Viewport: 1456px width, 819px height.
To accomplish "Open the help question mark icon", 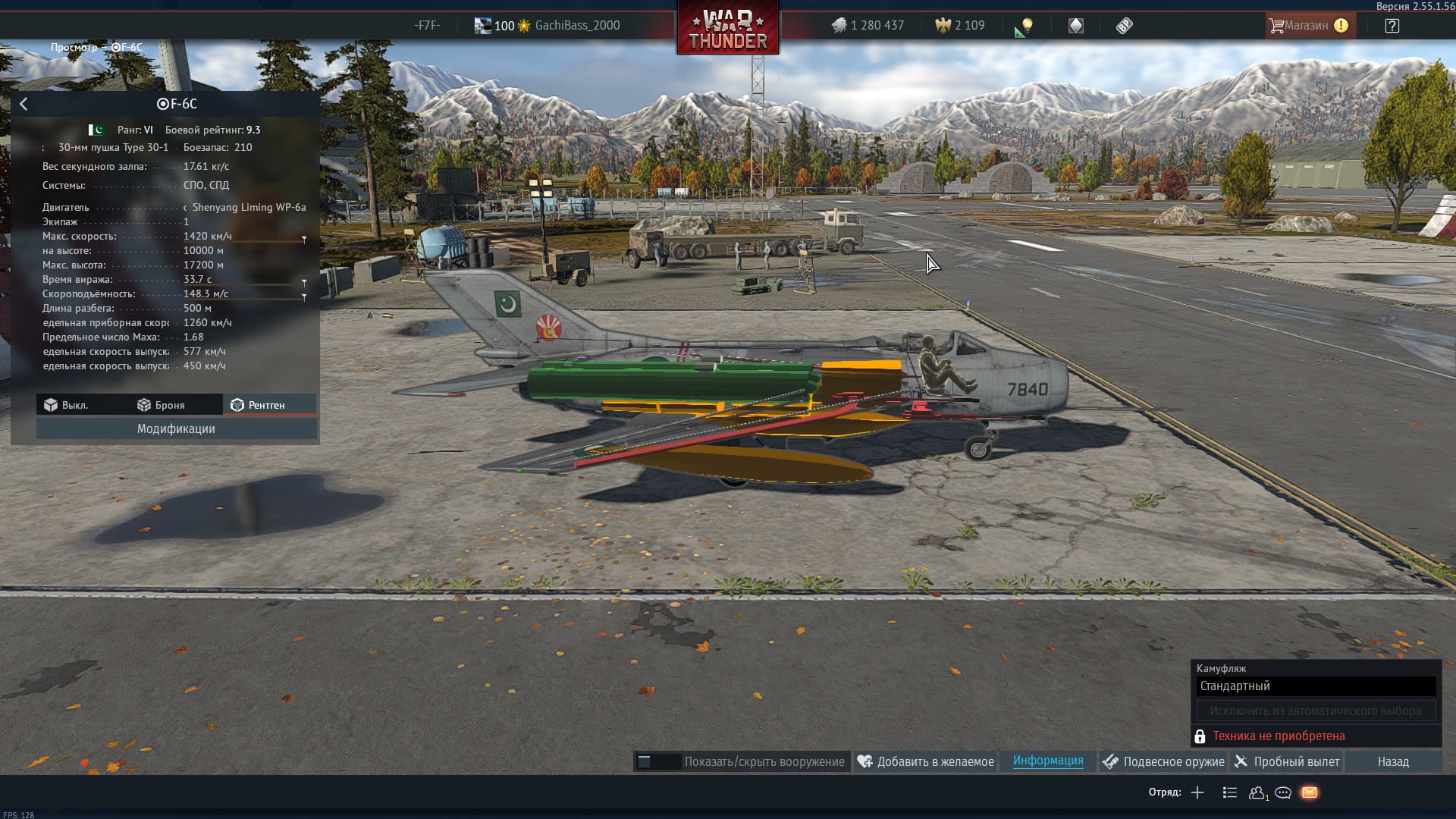I will click(1392, 26).
